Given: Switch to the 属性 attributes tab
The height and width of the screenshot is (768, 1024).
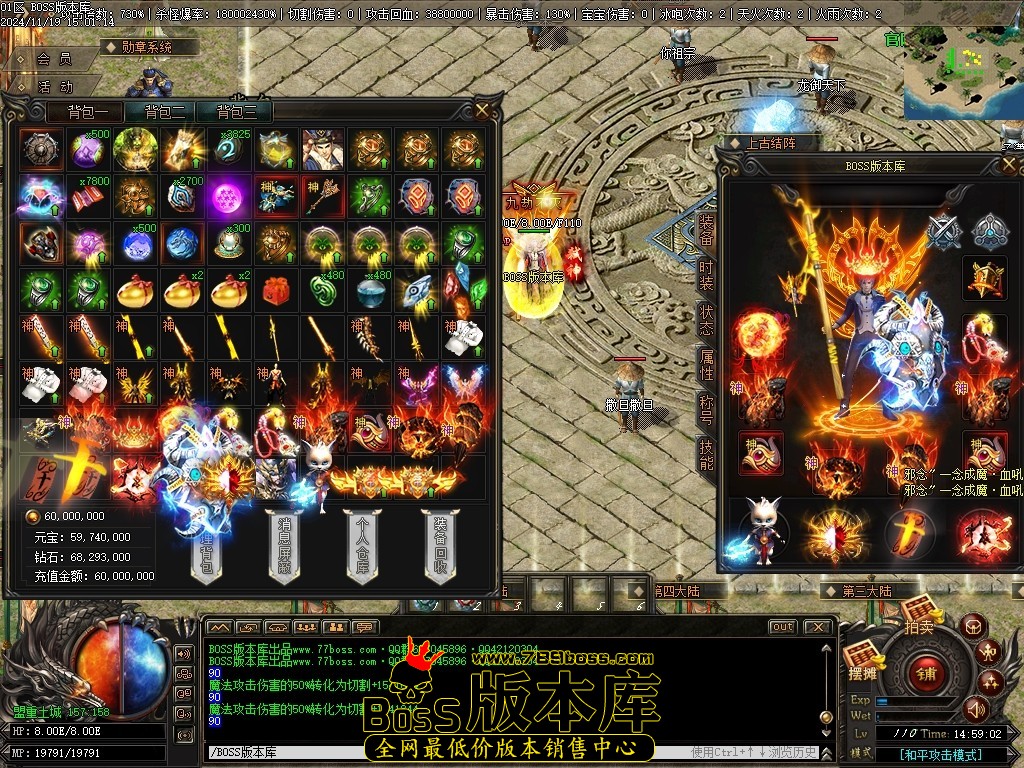Looking at the screenshot, I should tap(706, 365).
